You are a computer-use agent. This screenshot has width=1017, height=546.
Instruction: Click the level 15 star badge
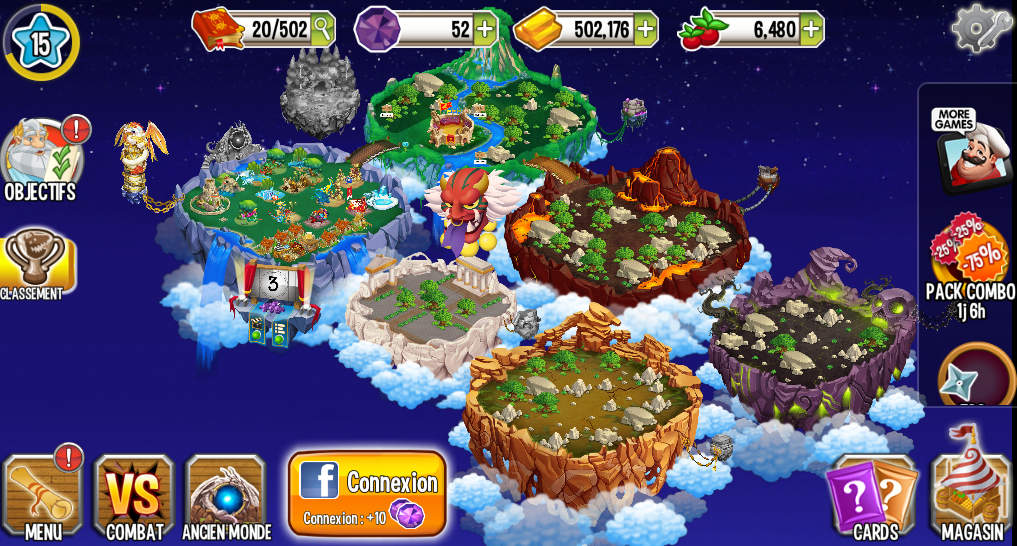[x=41, y=41]
